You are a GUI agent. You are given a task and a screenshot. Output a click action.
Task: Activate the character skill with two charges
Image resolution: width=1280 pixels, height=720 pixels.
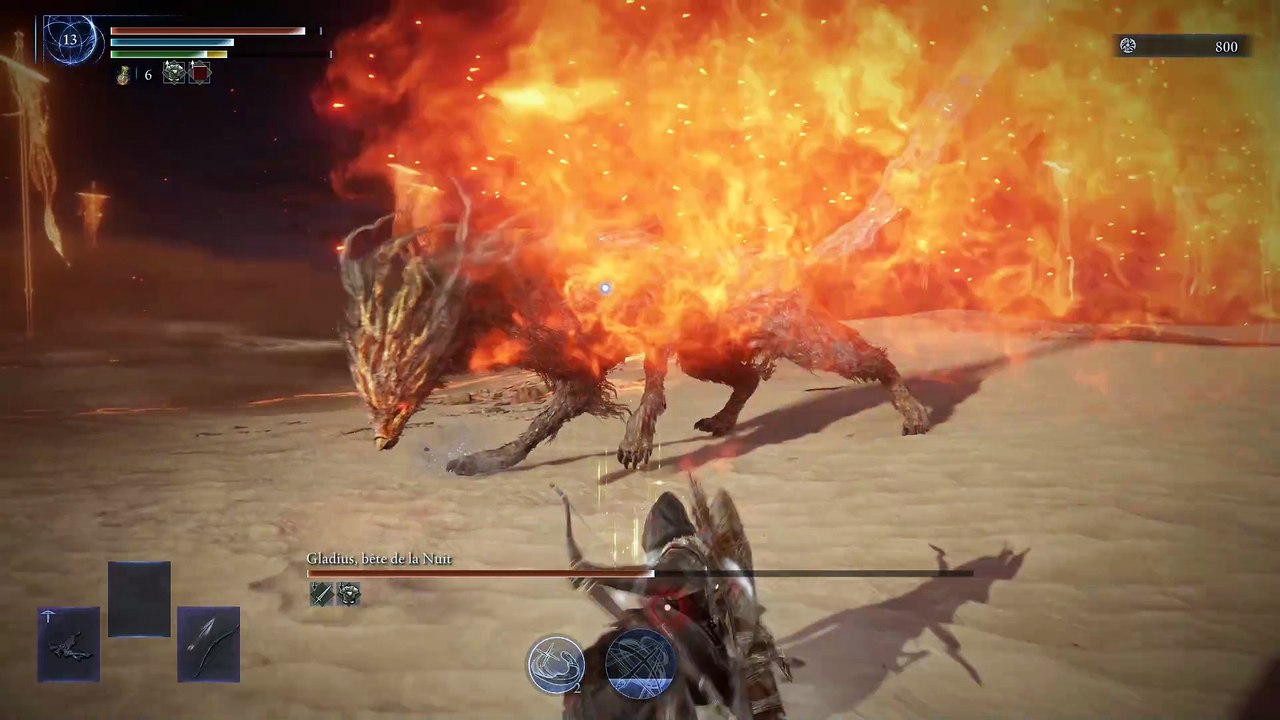[x=556, y=664]
